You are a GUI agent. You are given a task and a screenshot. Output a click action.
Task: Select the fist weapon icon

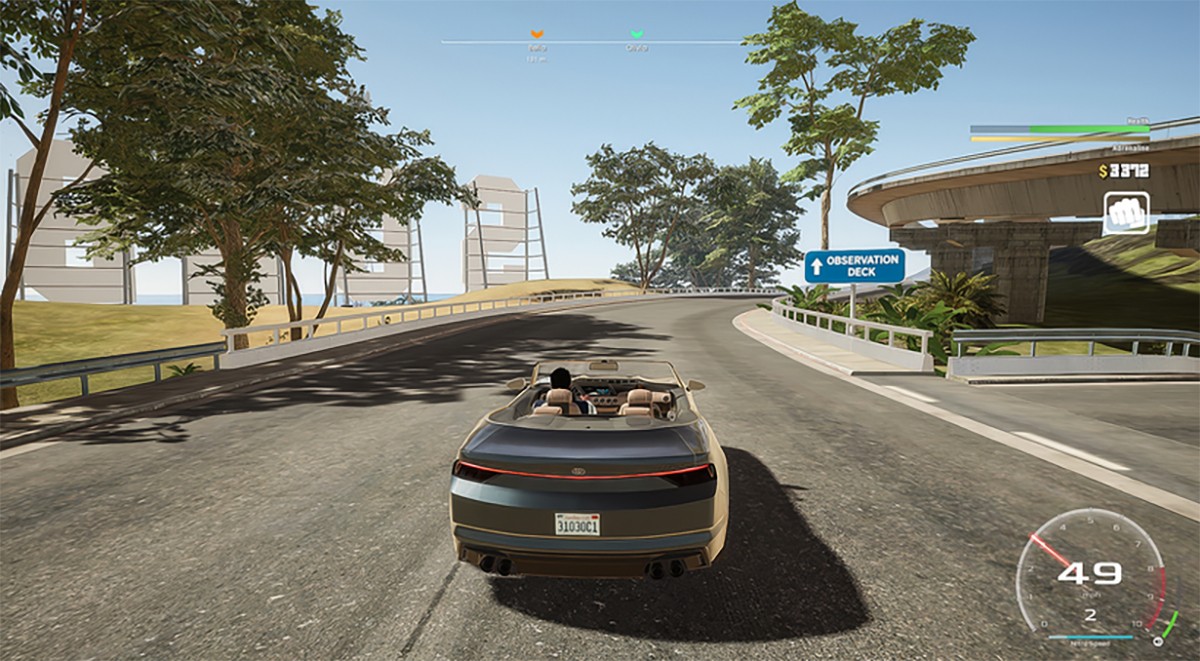click(1126, 212)
